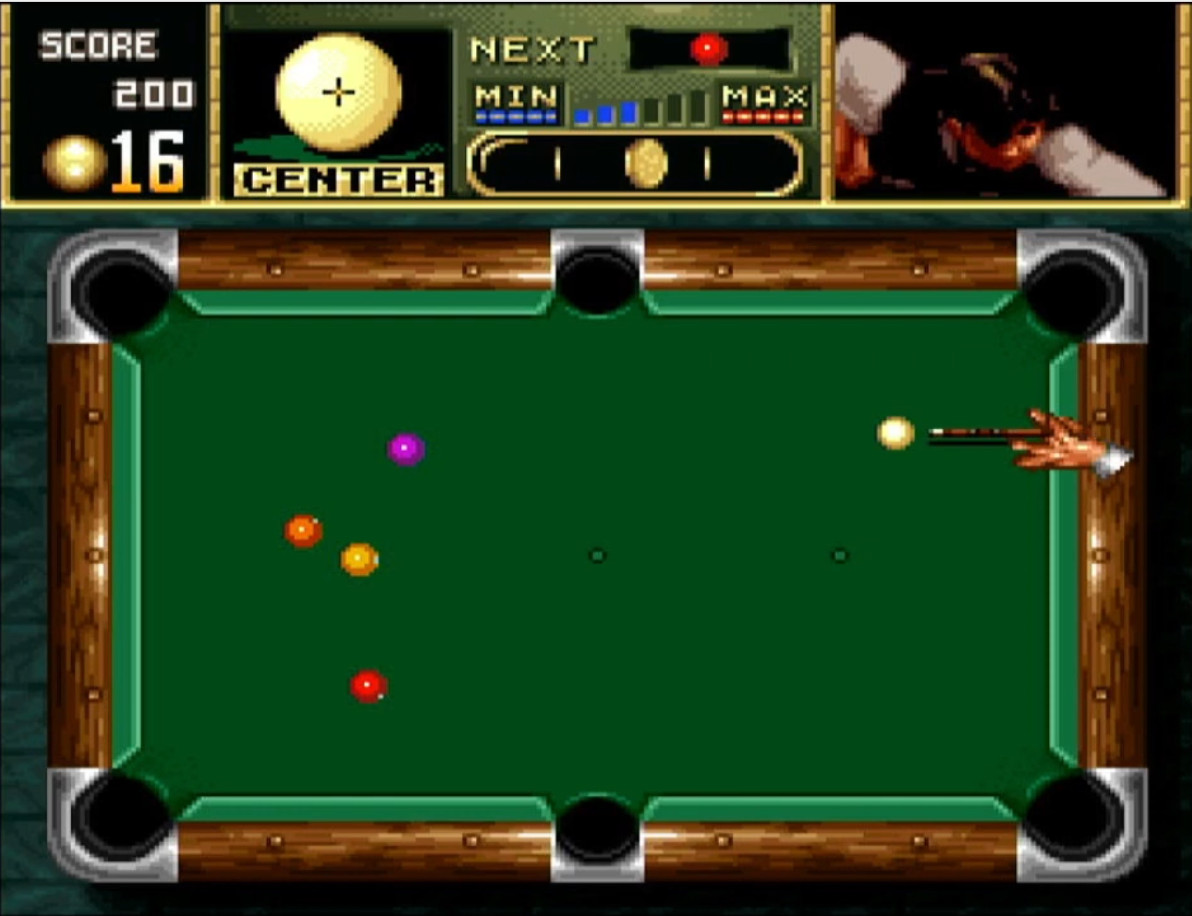
Task: Select the CENTER strike position label
Action: (x=339, y=180)
